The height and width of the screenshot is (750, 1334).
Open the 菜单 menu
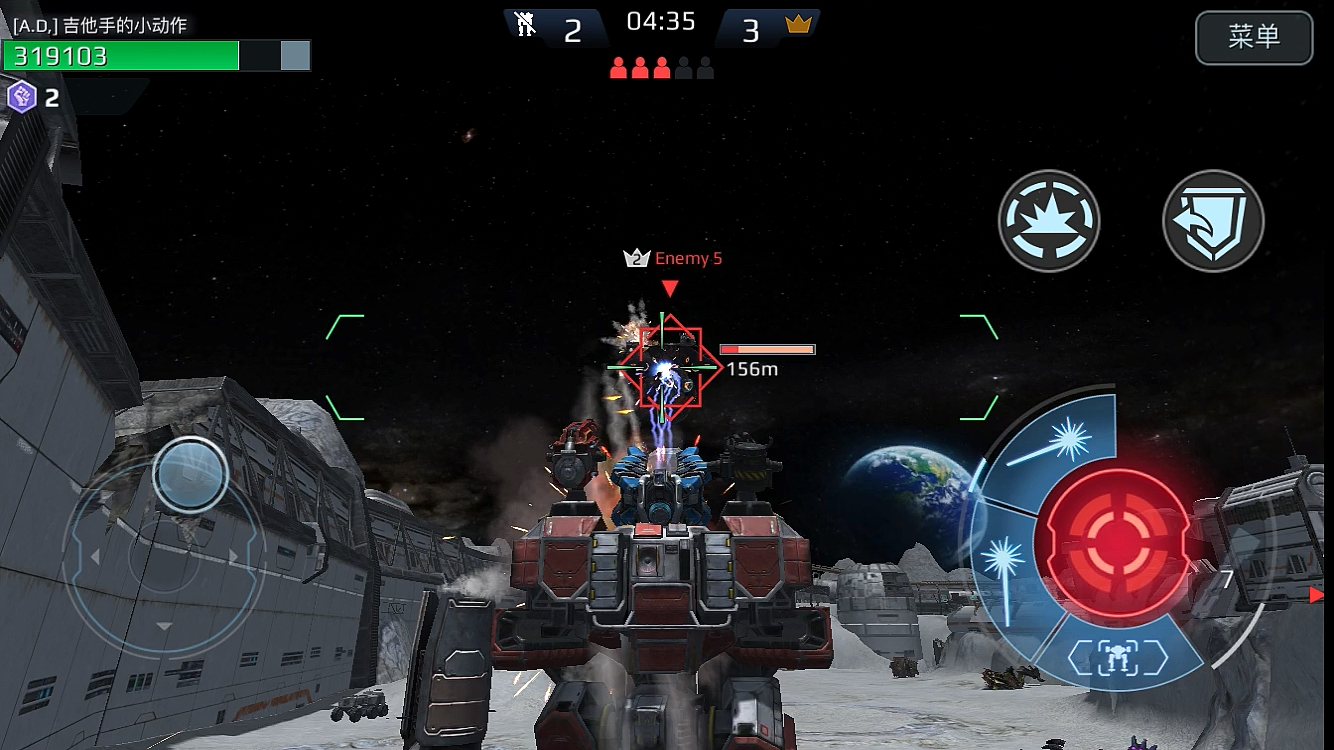click(1254, 36)
